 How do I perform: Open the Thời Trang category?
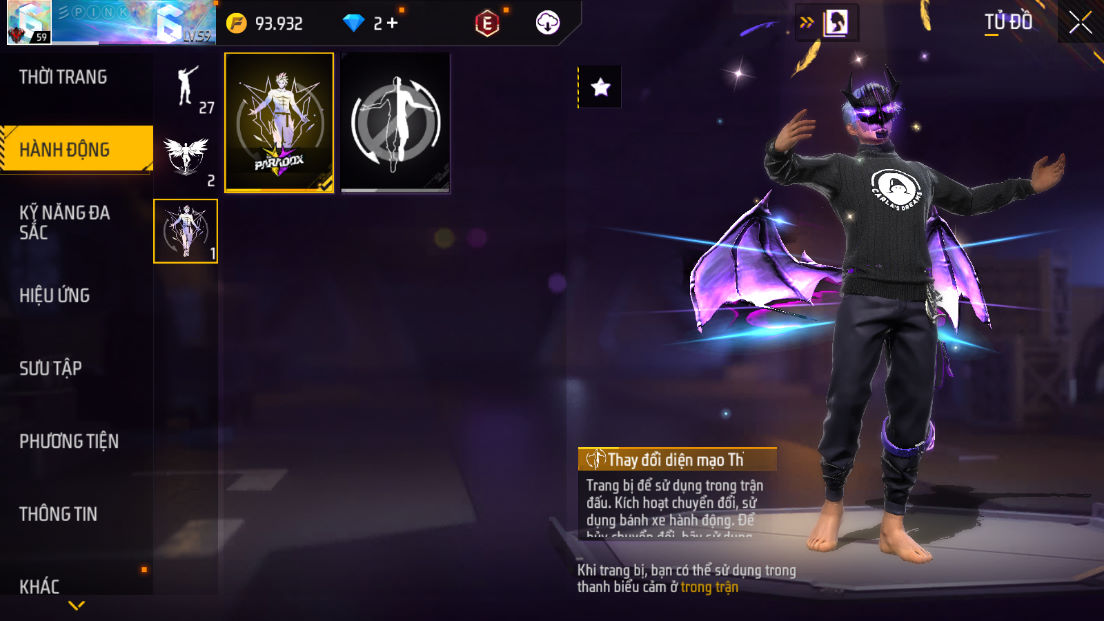click(x=63, y=77)
